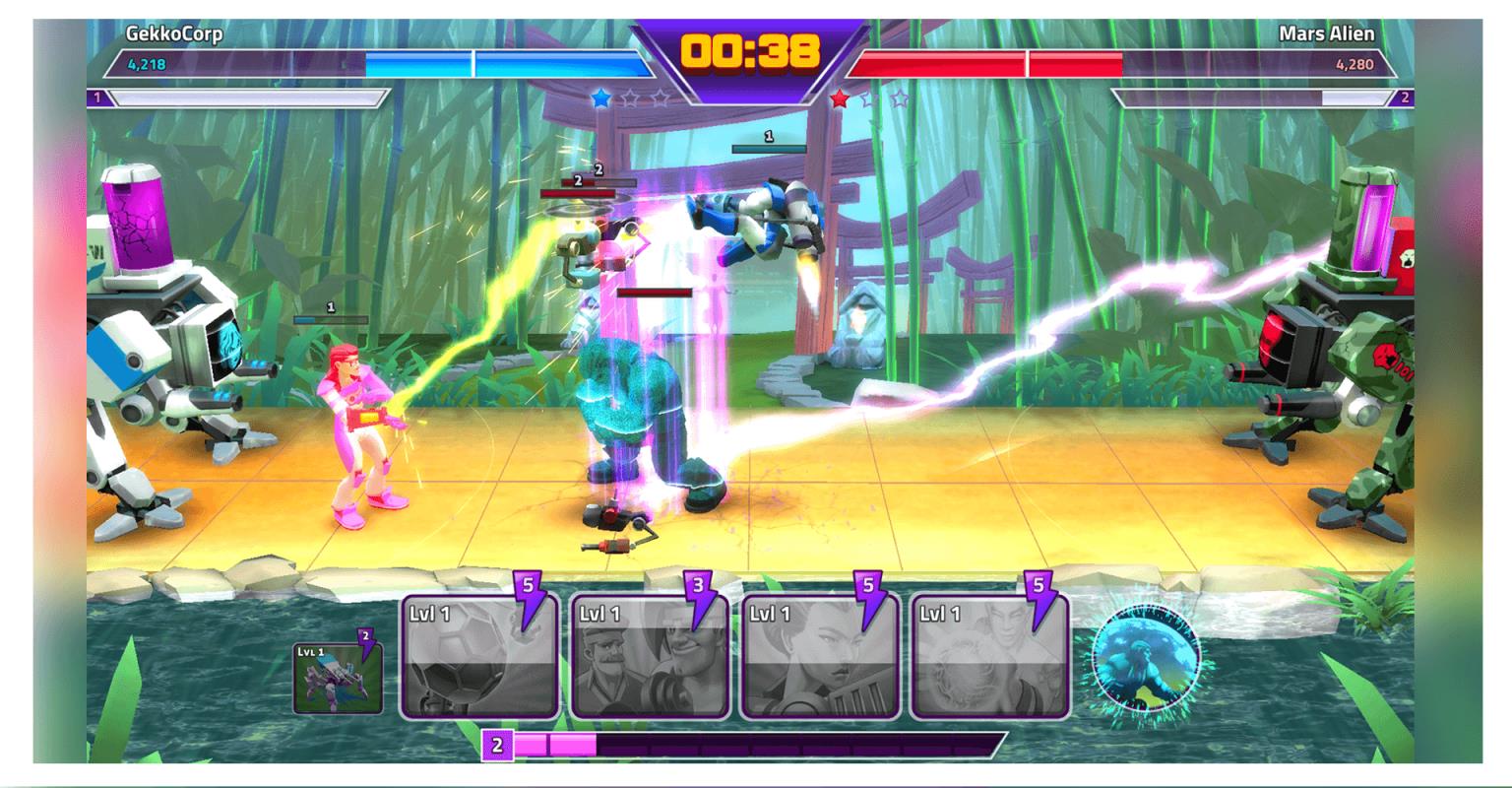Image resolution: width=1512 pixels, height=788 pixels.
Task: Select the soccer ball card costing 5
Action: pos(479,657)
